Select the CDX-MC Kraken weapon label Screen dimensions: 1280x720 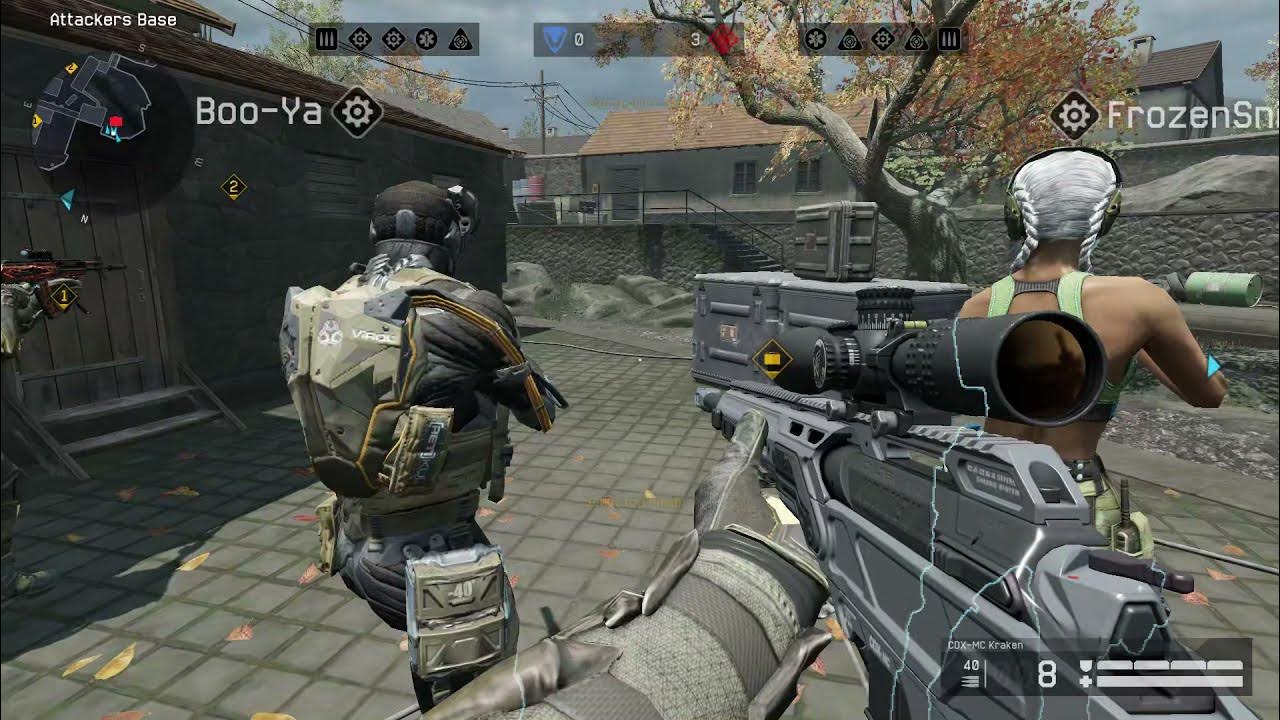(x=985, y=645)
